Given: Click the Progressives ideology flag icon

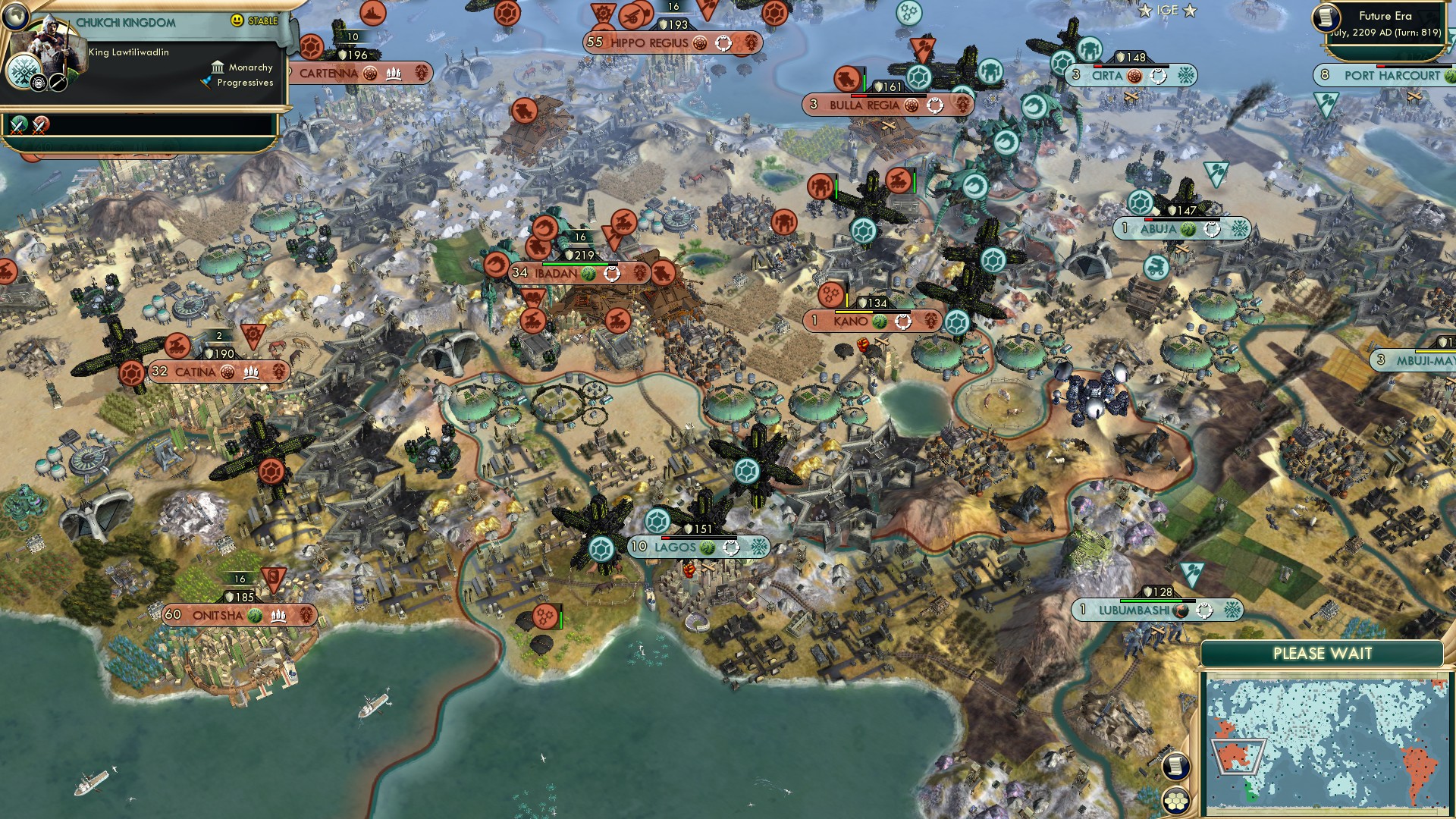Looking at the screenshot, I should (x=206, y=81).
